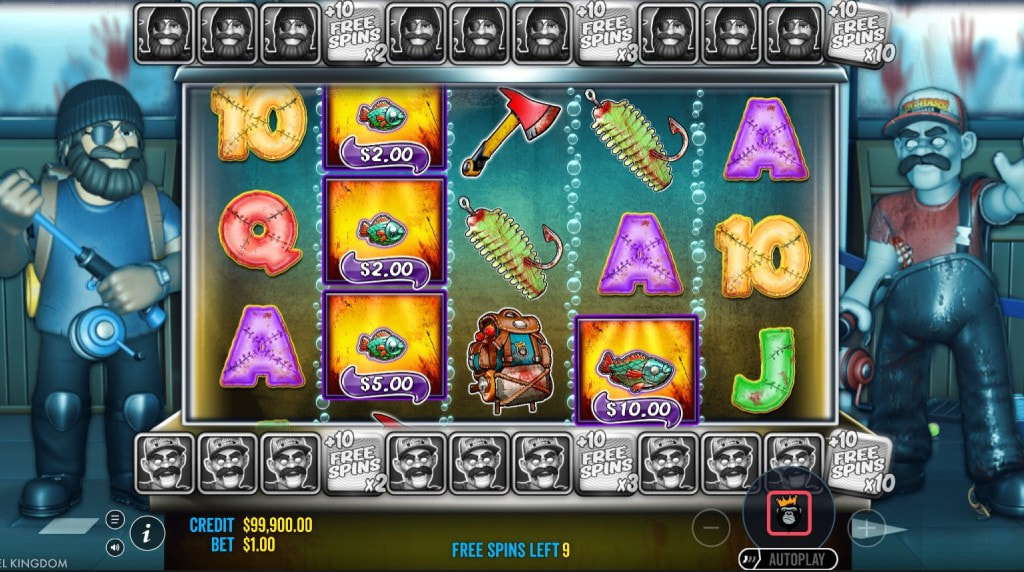Image resolution: width=1024 pixels, height=572 pixels.
Task: Open the game info page
Action: pos(147,533)
